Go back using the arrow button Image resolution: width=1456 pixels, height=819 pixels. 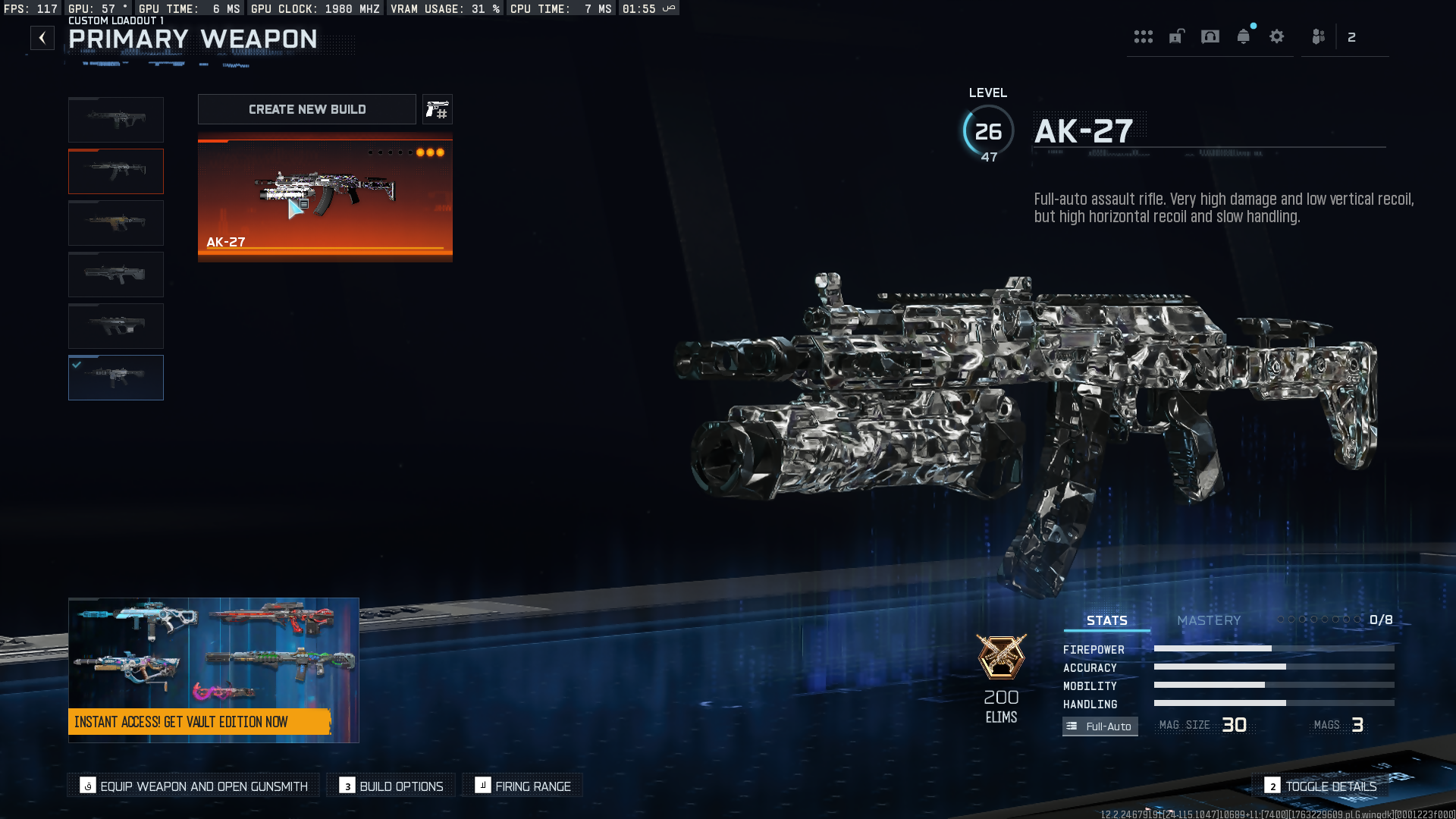click(x=42, y=38)
